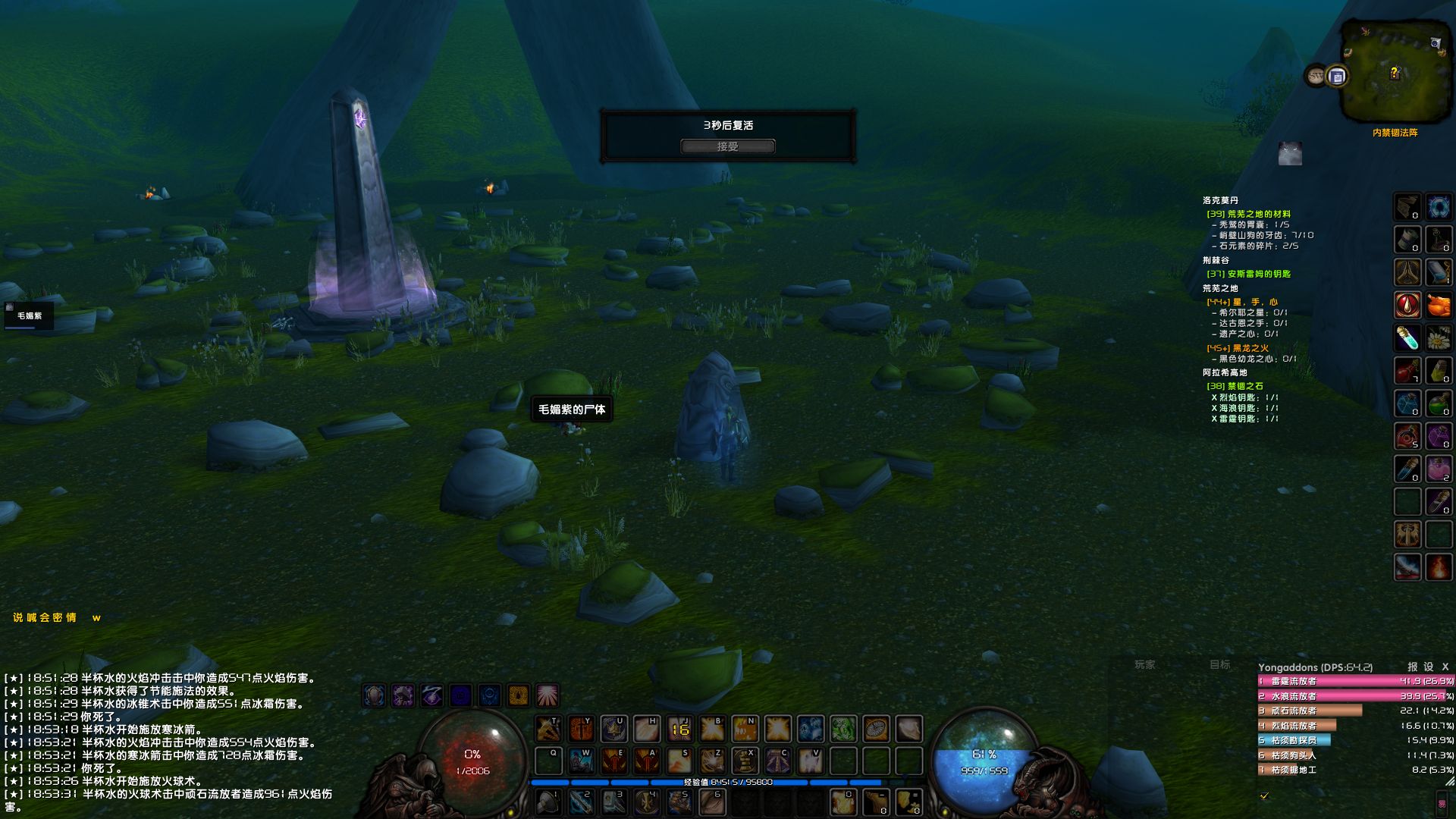Activate the fist ability bound to X

745,761
